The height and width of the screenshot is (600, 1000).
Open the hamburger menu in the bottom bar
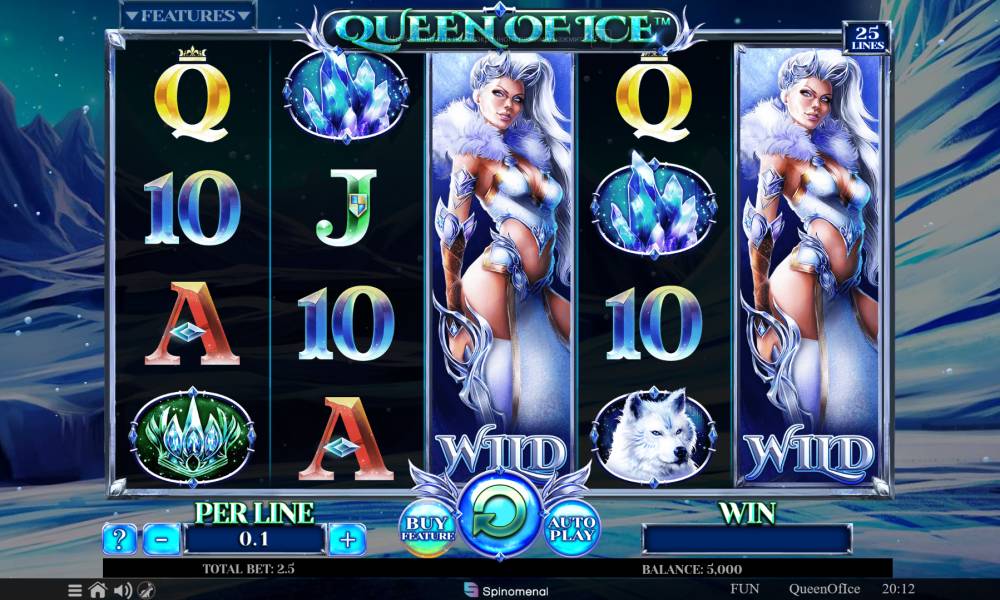76,590
